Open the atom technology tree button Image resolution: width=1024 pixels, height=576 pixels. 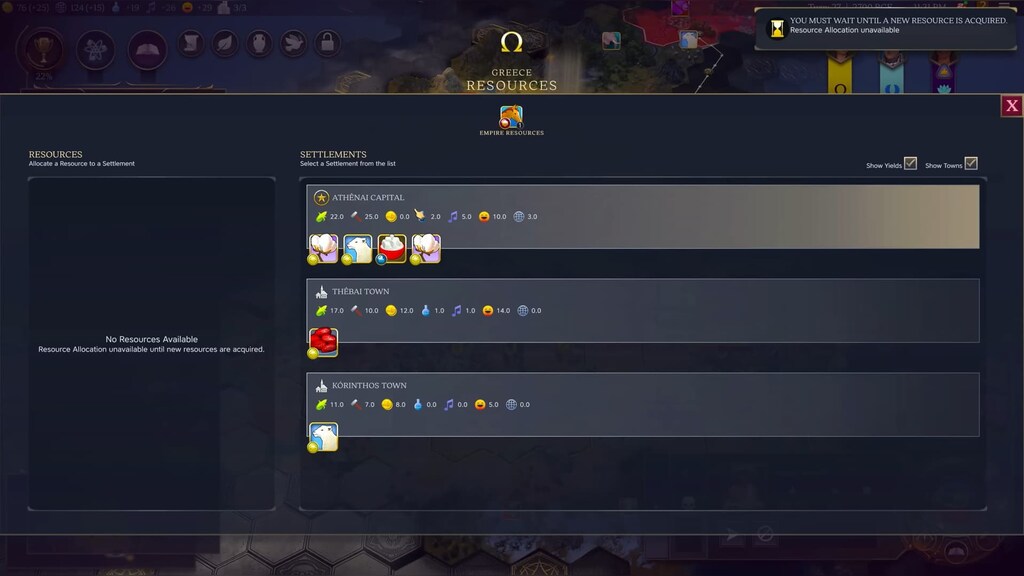click(x=95, y=47)
